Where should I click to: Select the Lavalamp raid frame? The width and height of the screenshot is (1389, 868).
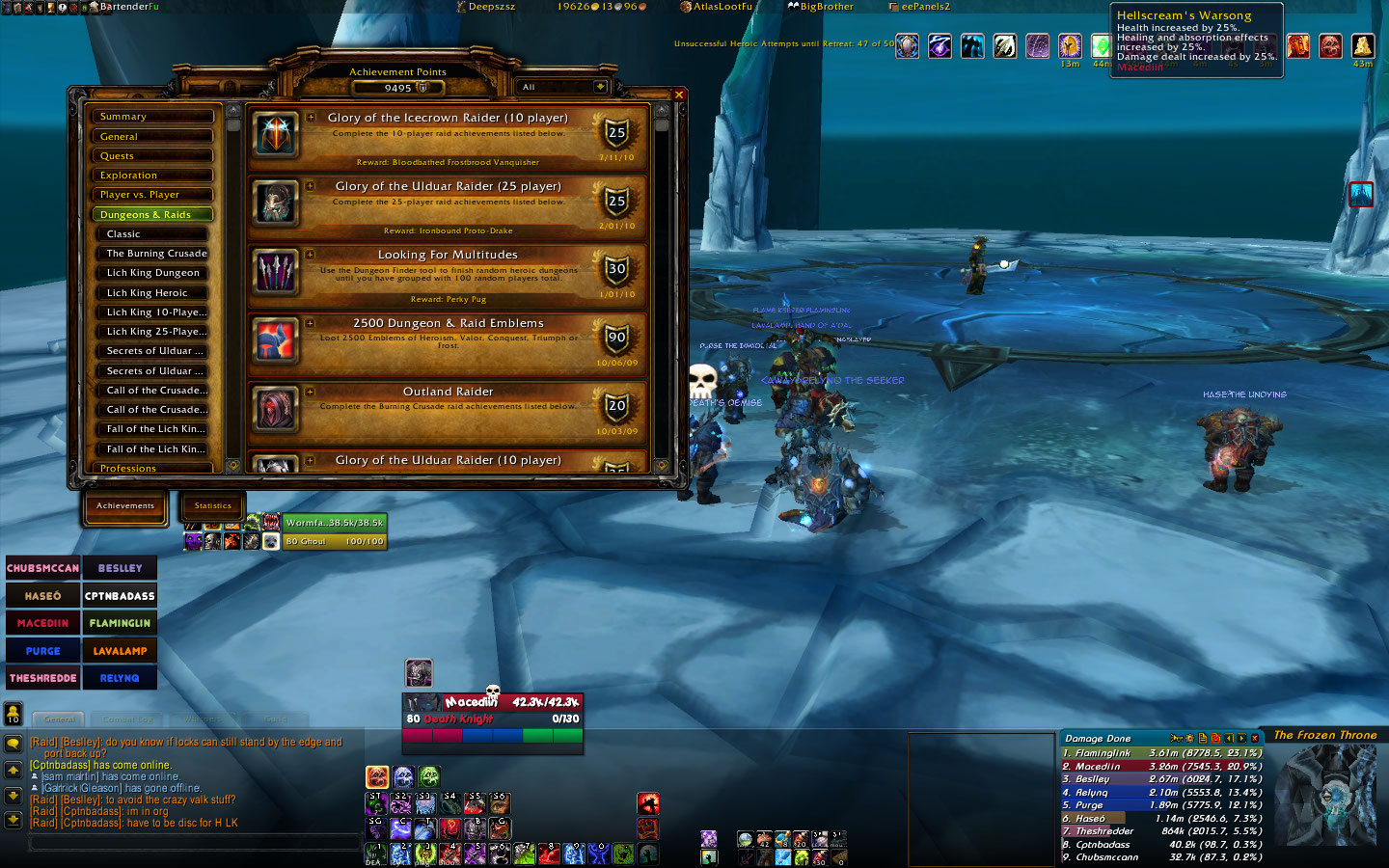click(120, 651)
